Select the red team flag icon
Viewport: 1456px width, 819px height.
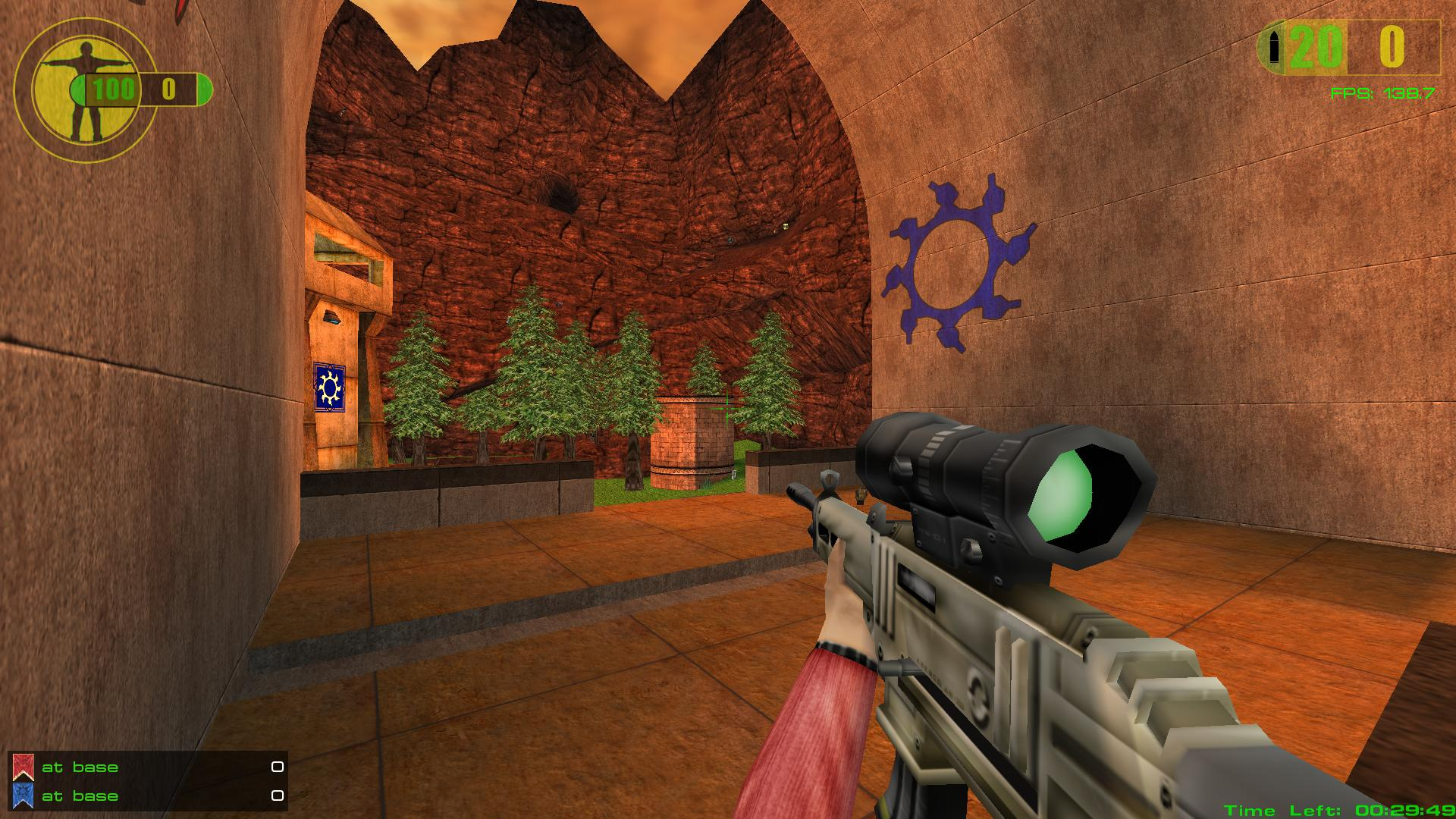24,767
